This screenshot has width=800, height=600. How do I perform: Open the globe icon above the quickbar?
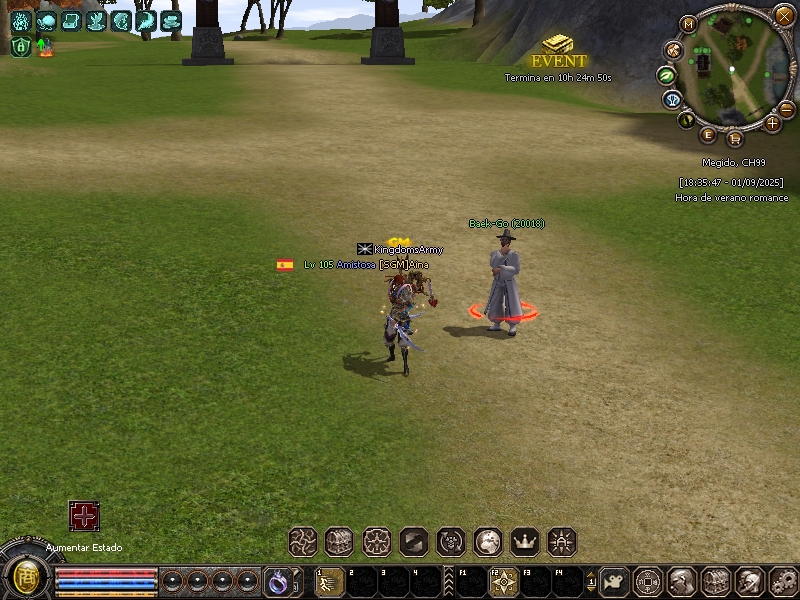488,542
